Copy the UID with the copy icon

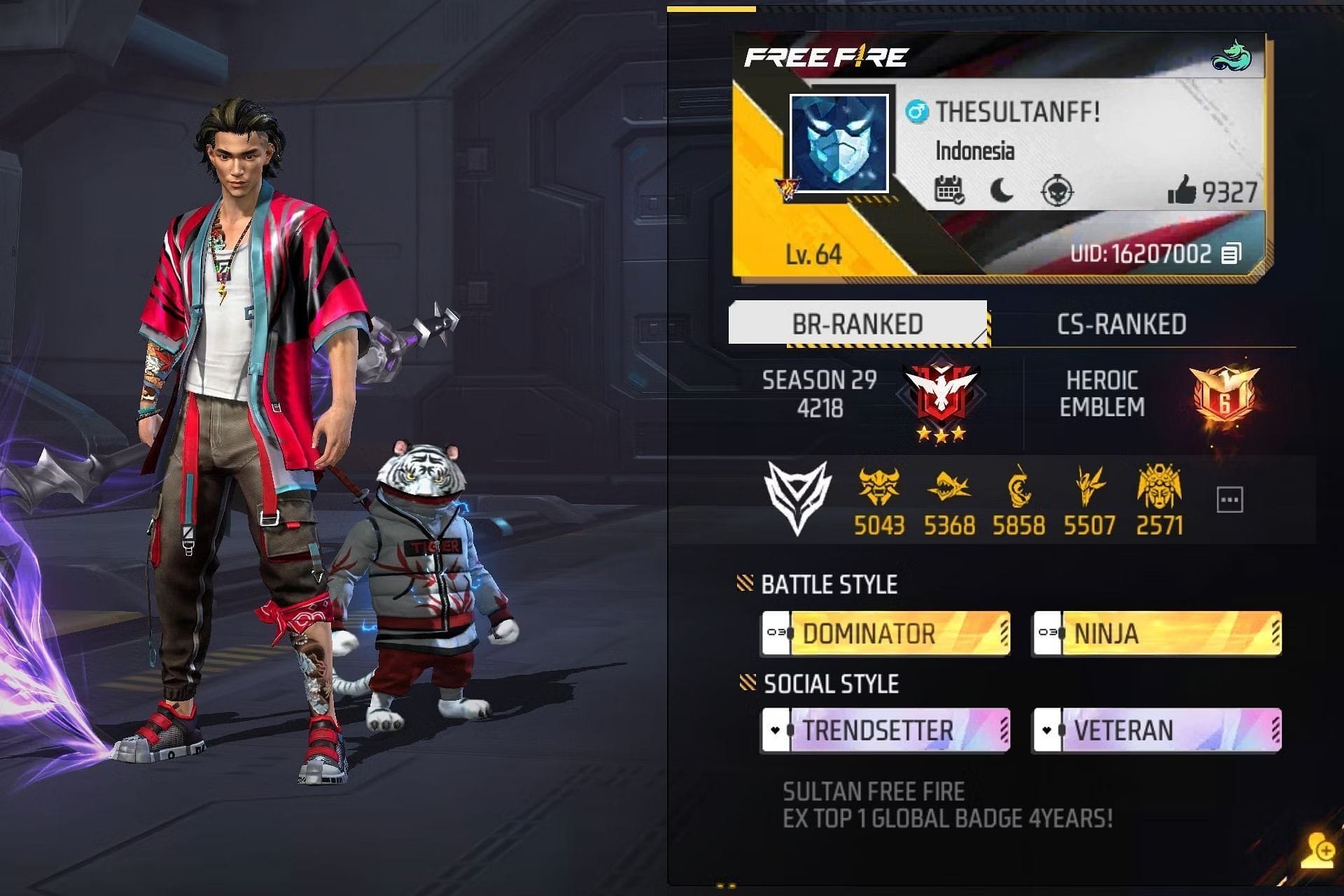[1231, 253]
